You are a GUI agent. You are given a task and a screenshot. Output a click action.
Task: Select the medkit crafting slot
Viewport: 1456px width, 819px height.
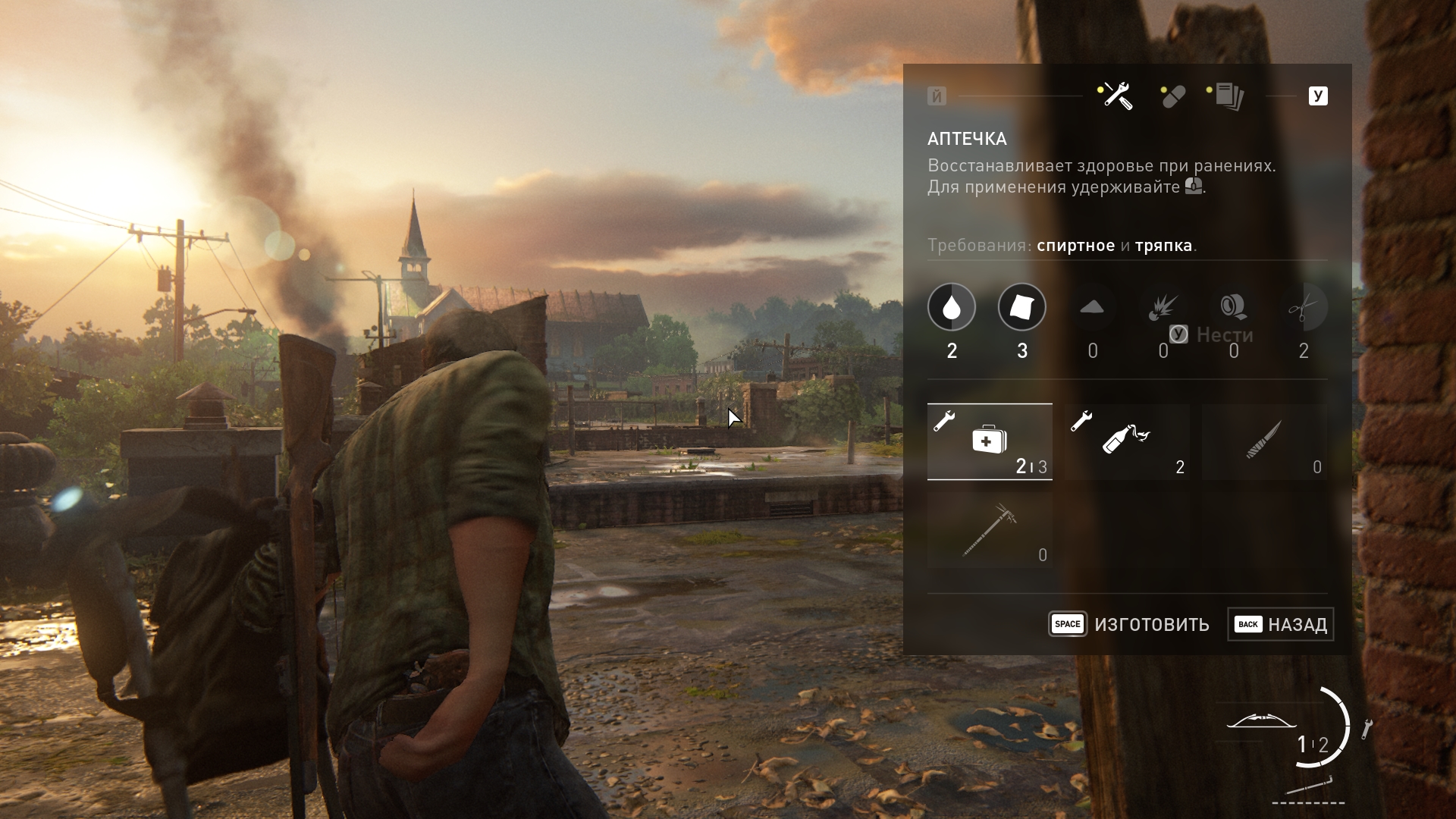(990, 441)
